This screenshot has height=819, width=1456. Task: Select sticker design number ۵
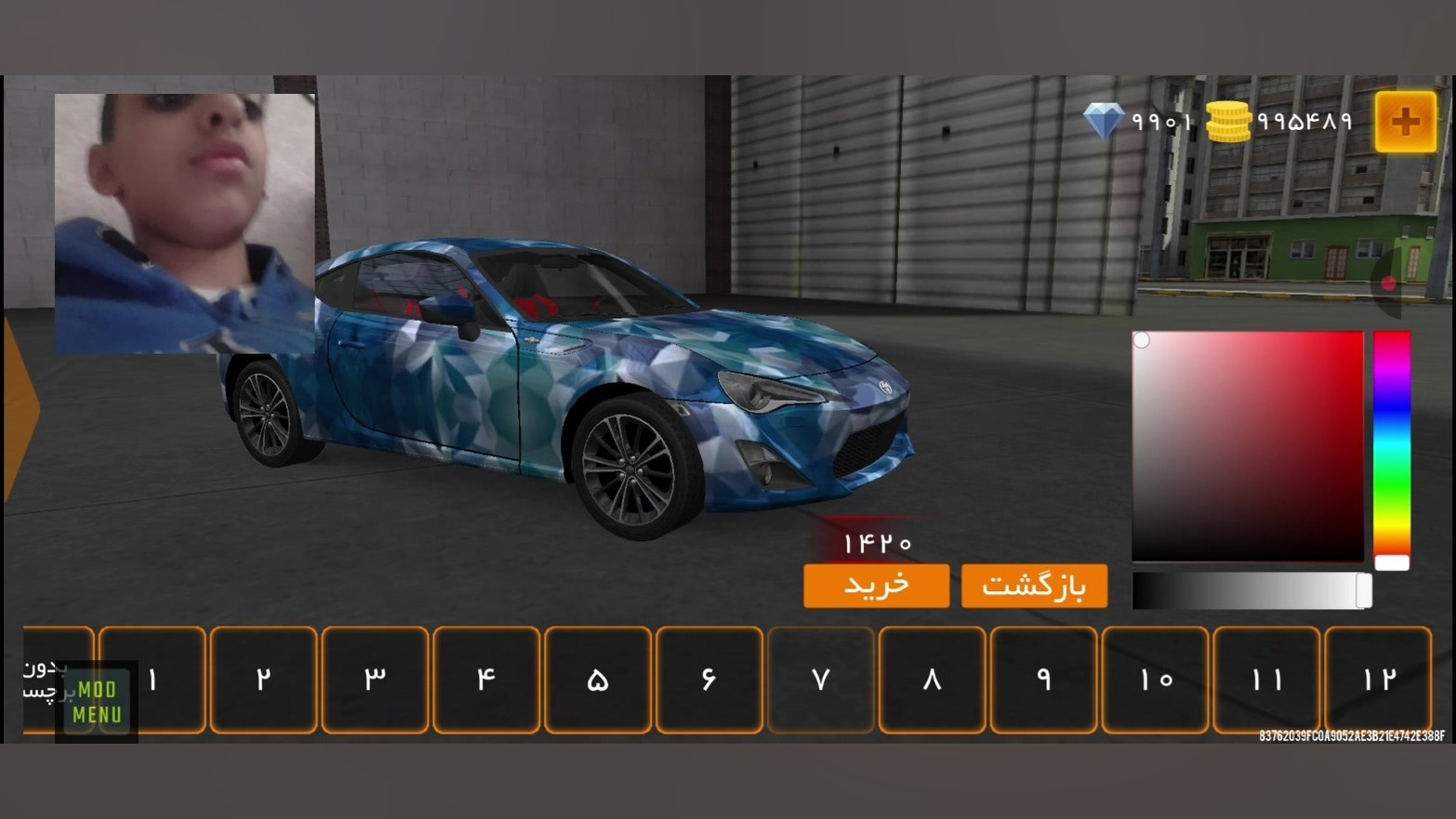598,680
